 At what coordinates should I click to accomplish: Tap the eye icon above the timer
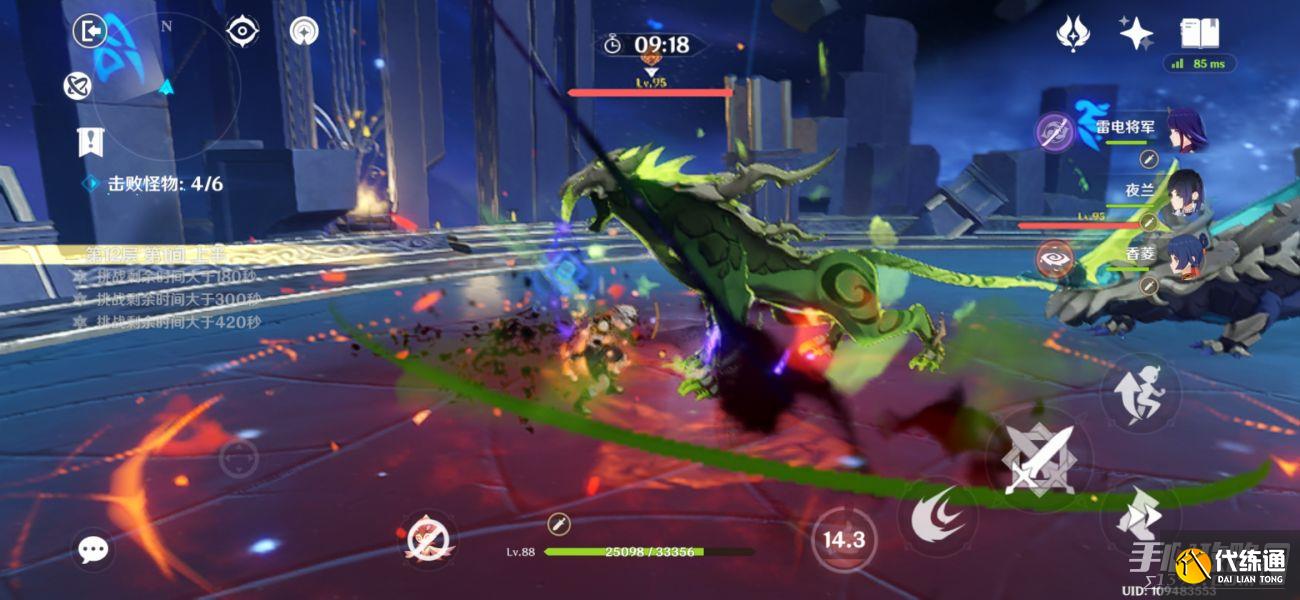(242, 32)
